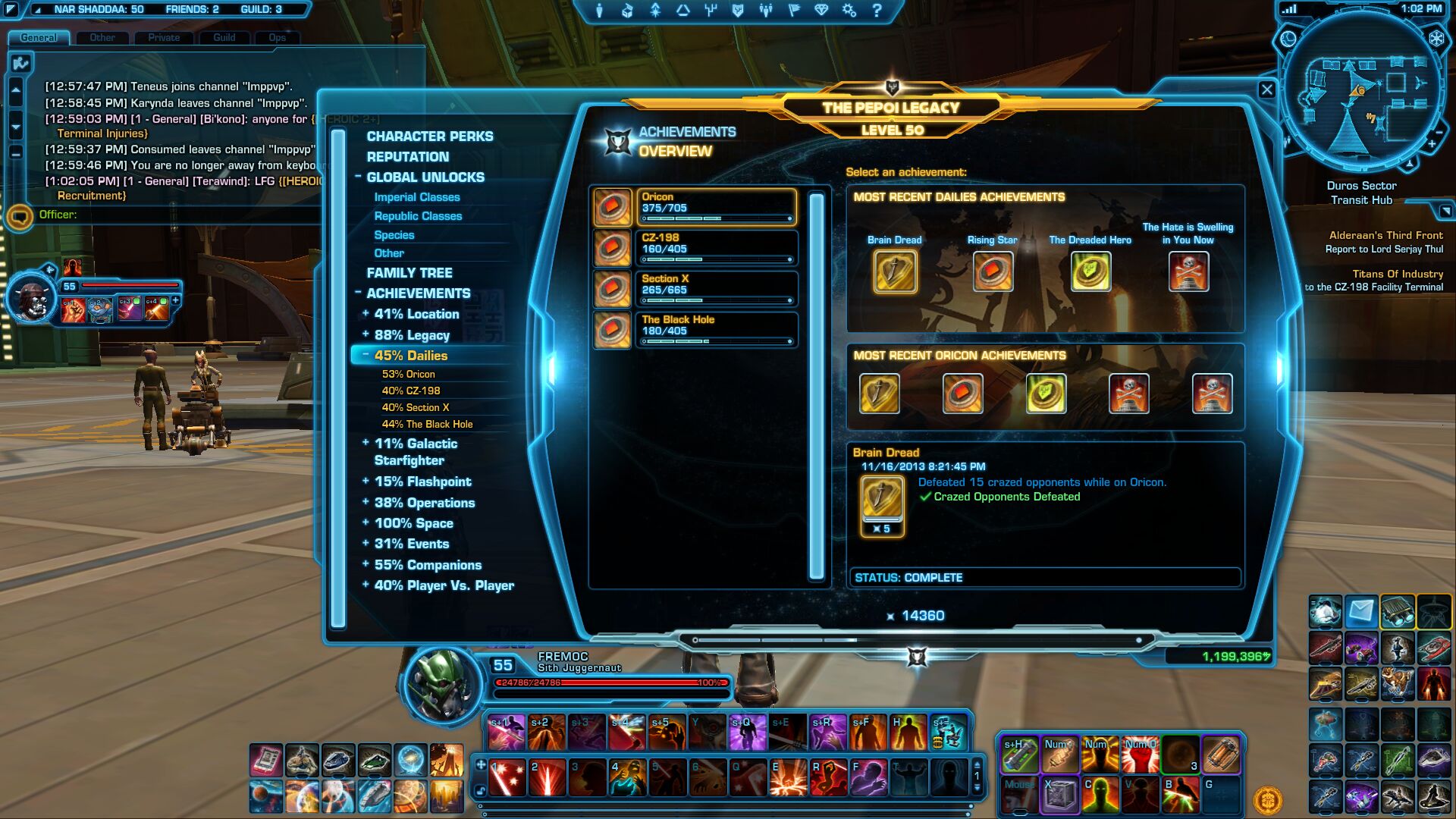Click the minimap

tap(1362, 93)
